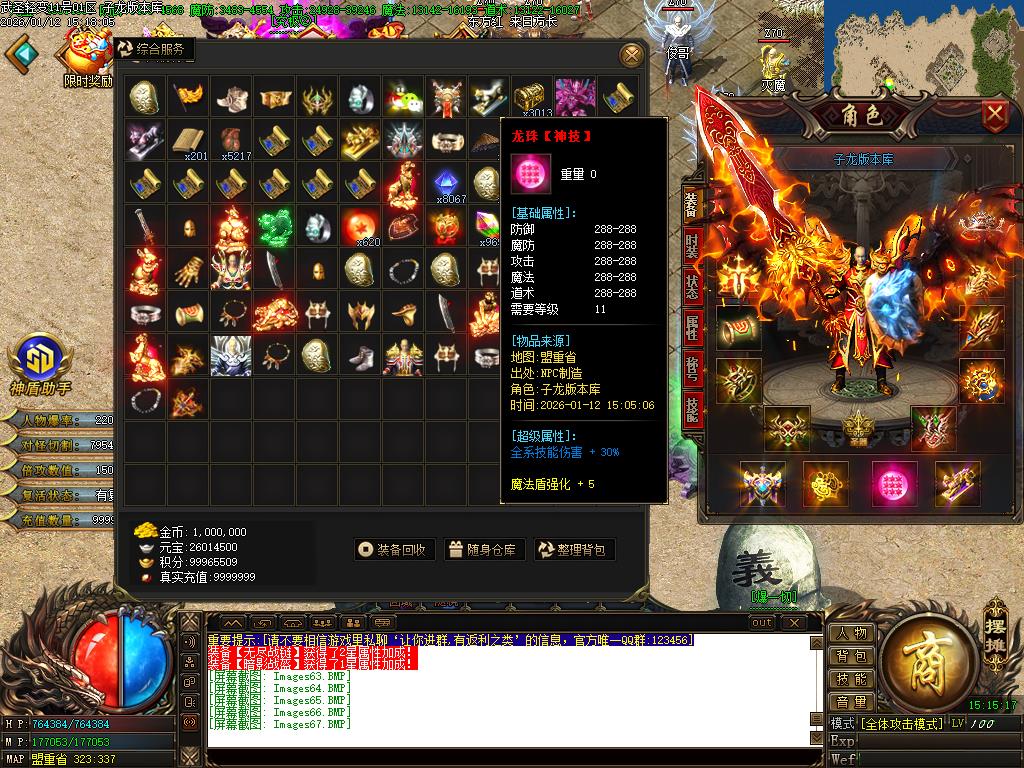This screenshot has width=1024, height=768.
Task: Select the gold treasure chest x3013 item
Action: 533,98
